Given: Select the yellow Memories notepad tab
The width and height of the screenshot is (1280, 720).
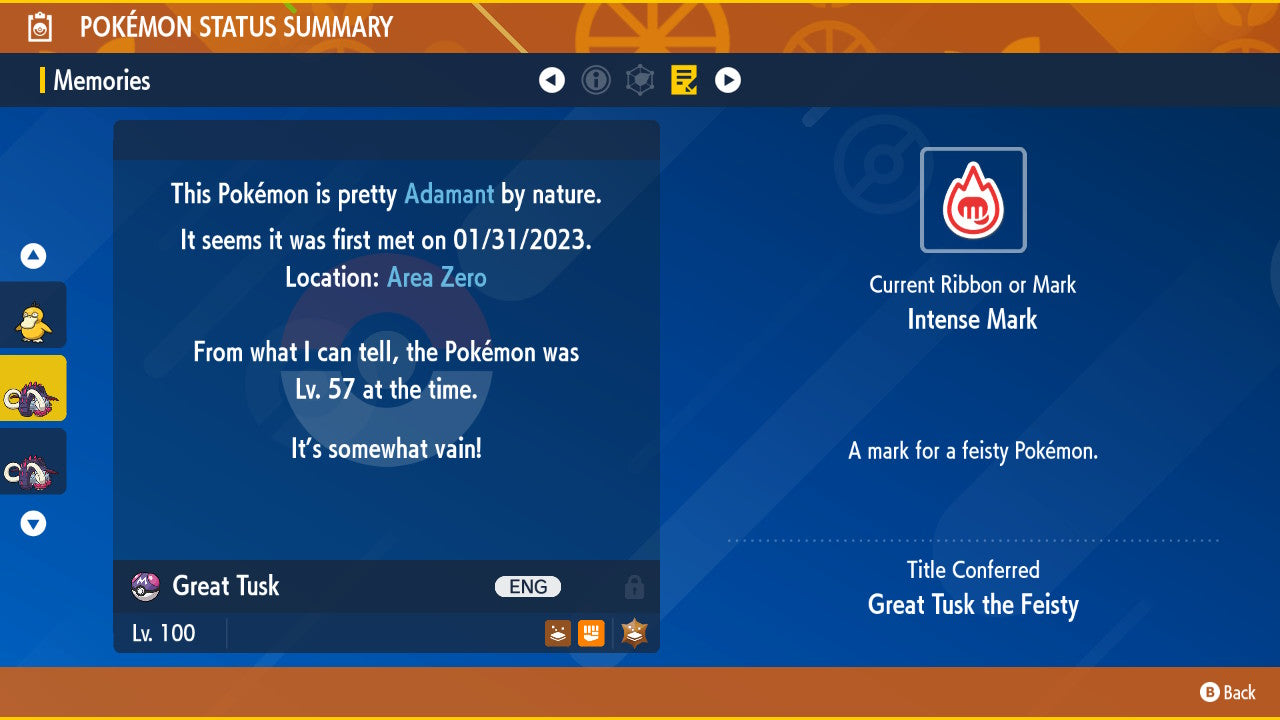Looking at the screenshot, I should tap(684, 80).
